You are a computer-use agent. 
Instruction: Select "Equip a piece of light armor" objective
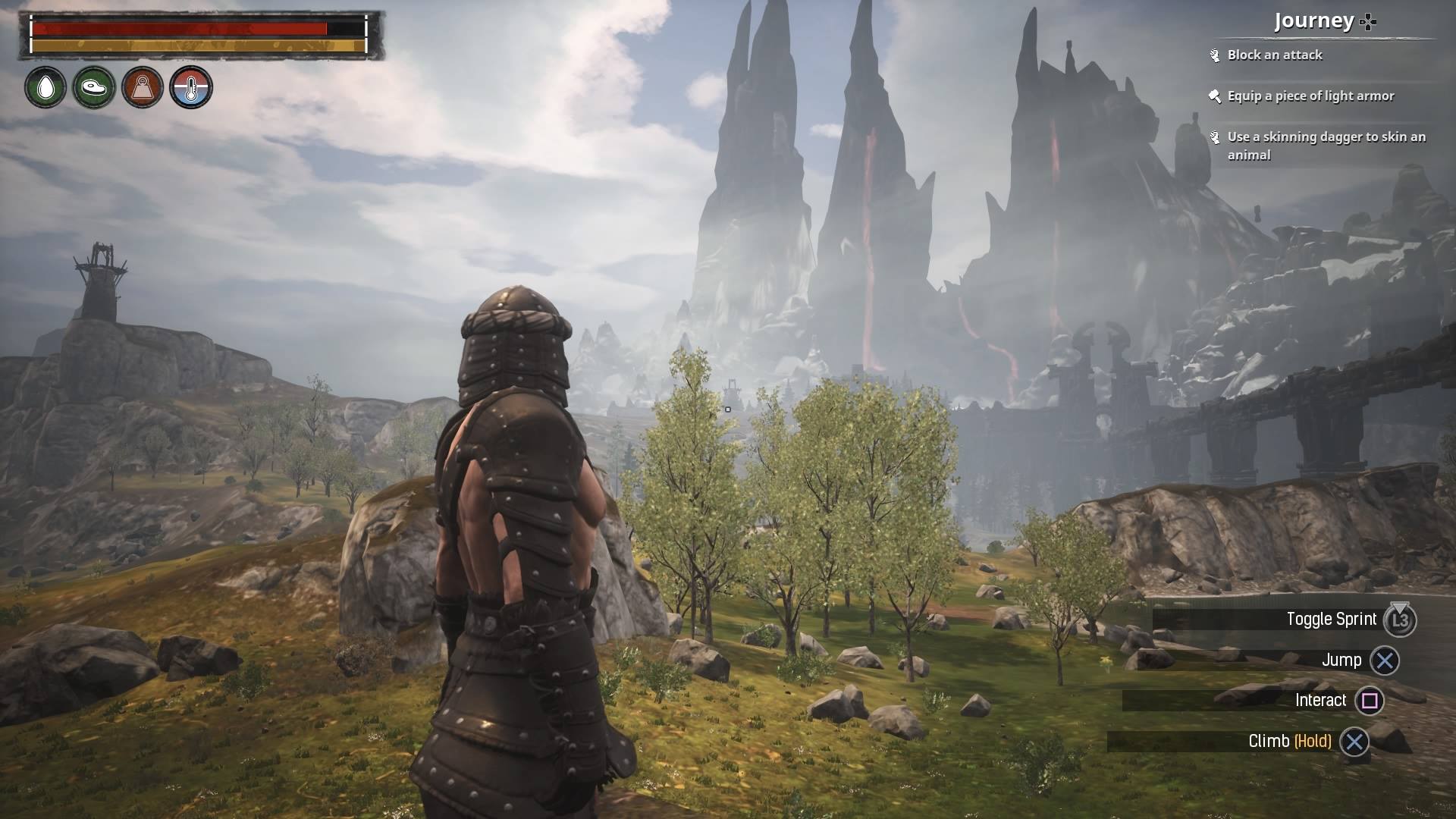pos(1310,96)
